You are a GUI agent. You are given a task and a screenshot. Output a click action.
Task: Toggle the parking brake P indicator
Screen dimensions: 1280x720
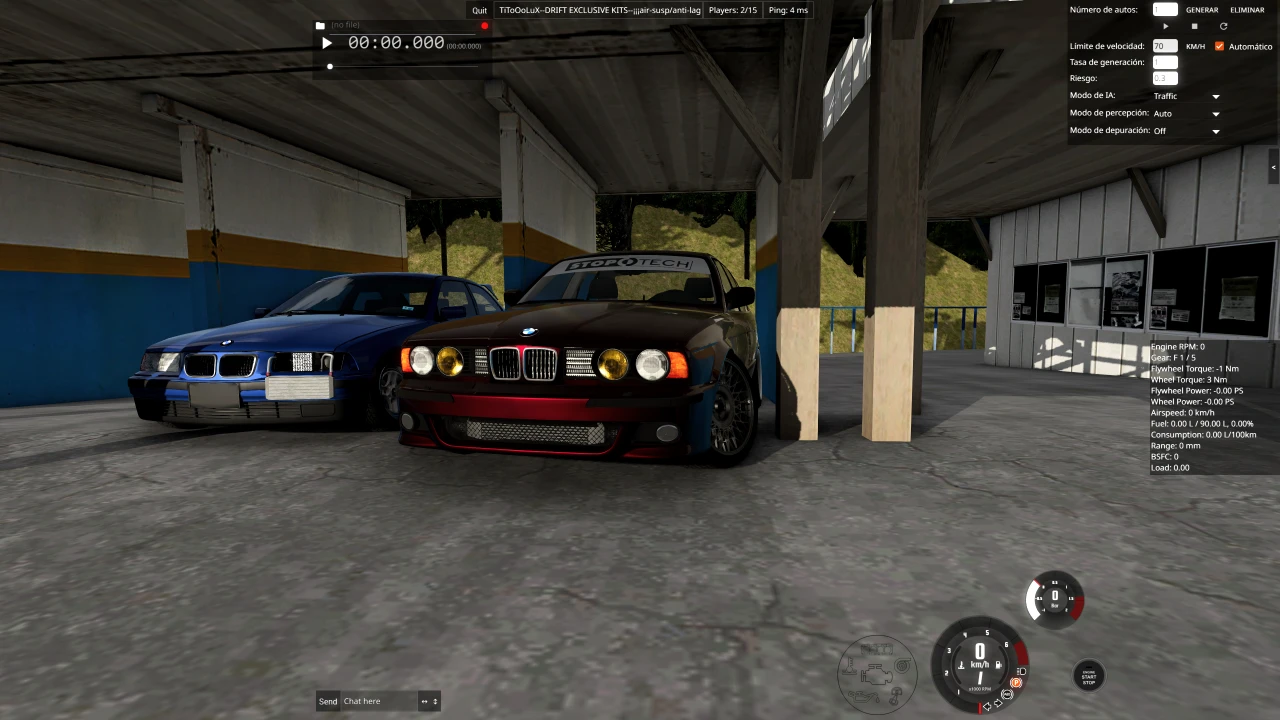pos(1016,682)
